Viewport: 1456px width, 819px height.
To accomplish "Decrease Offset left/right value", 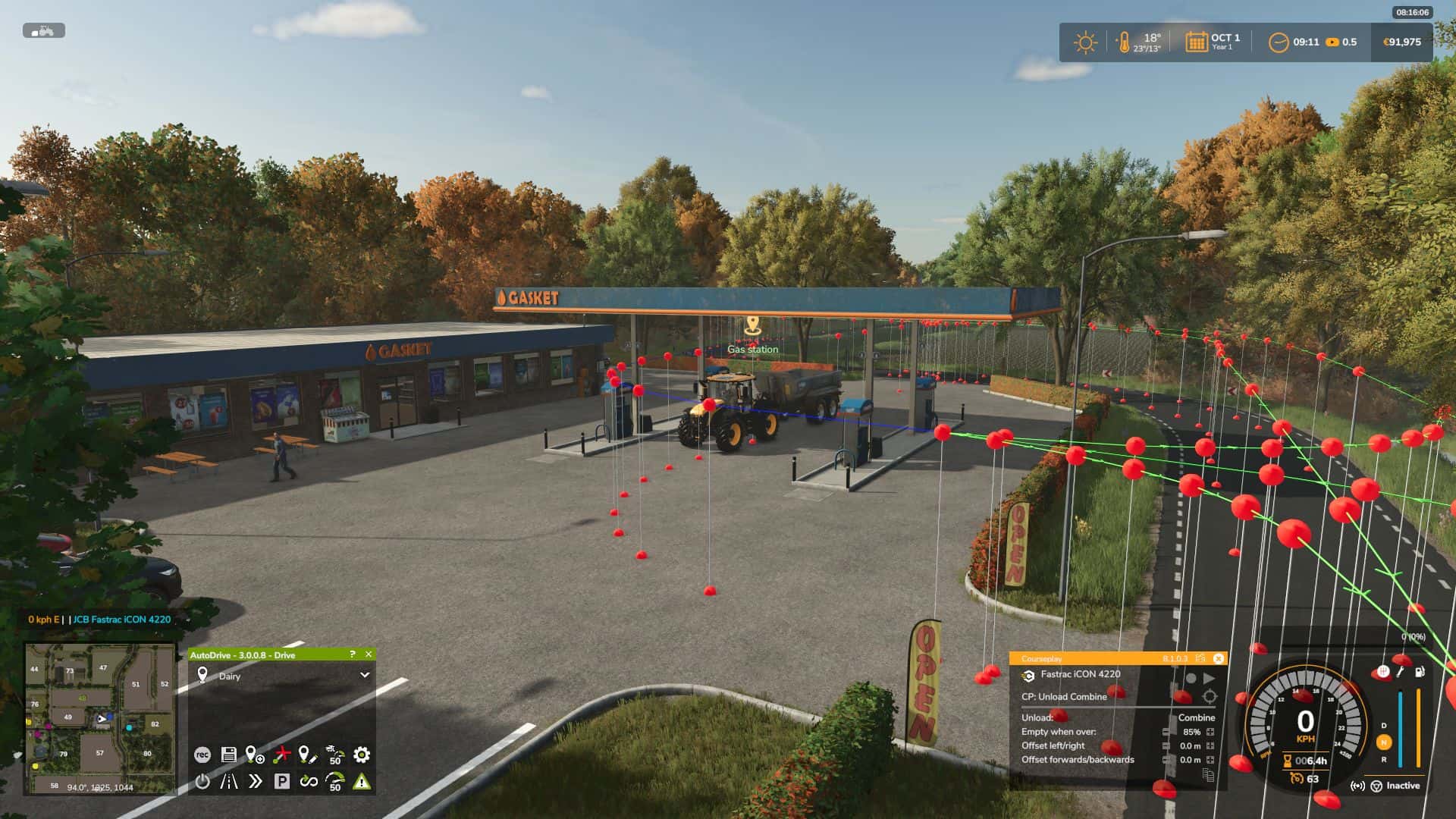I will 1166,746.
